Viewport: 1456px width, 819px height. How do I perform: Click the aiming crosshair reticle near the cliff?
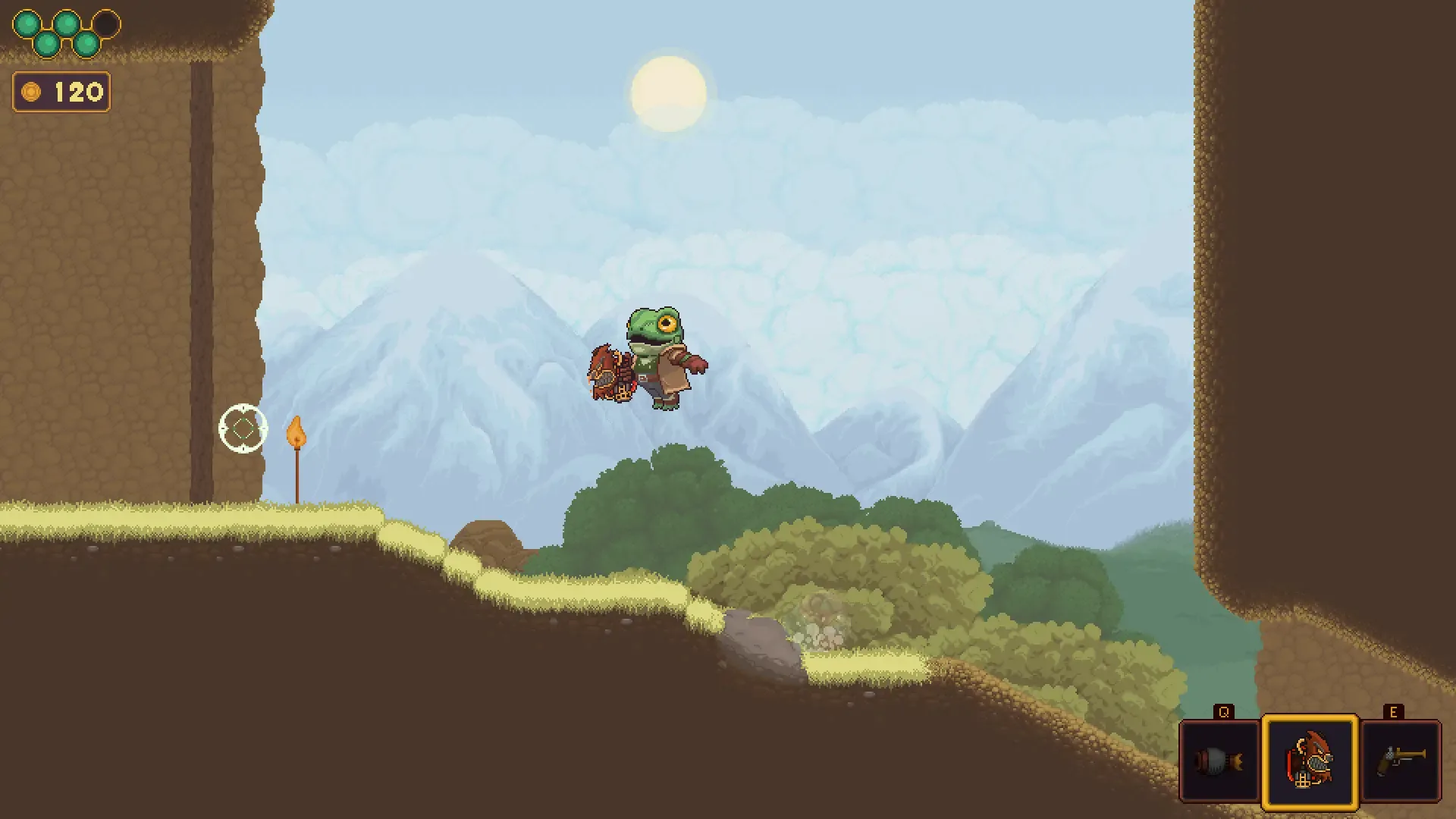tap(244, 429)
